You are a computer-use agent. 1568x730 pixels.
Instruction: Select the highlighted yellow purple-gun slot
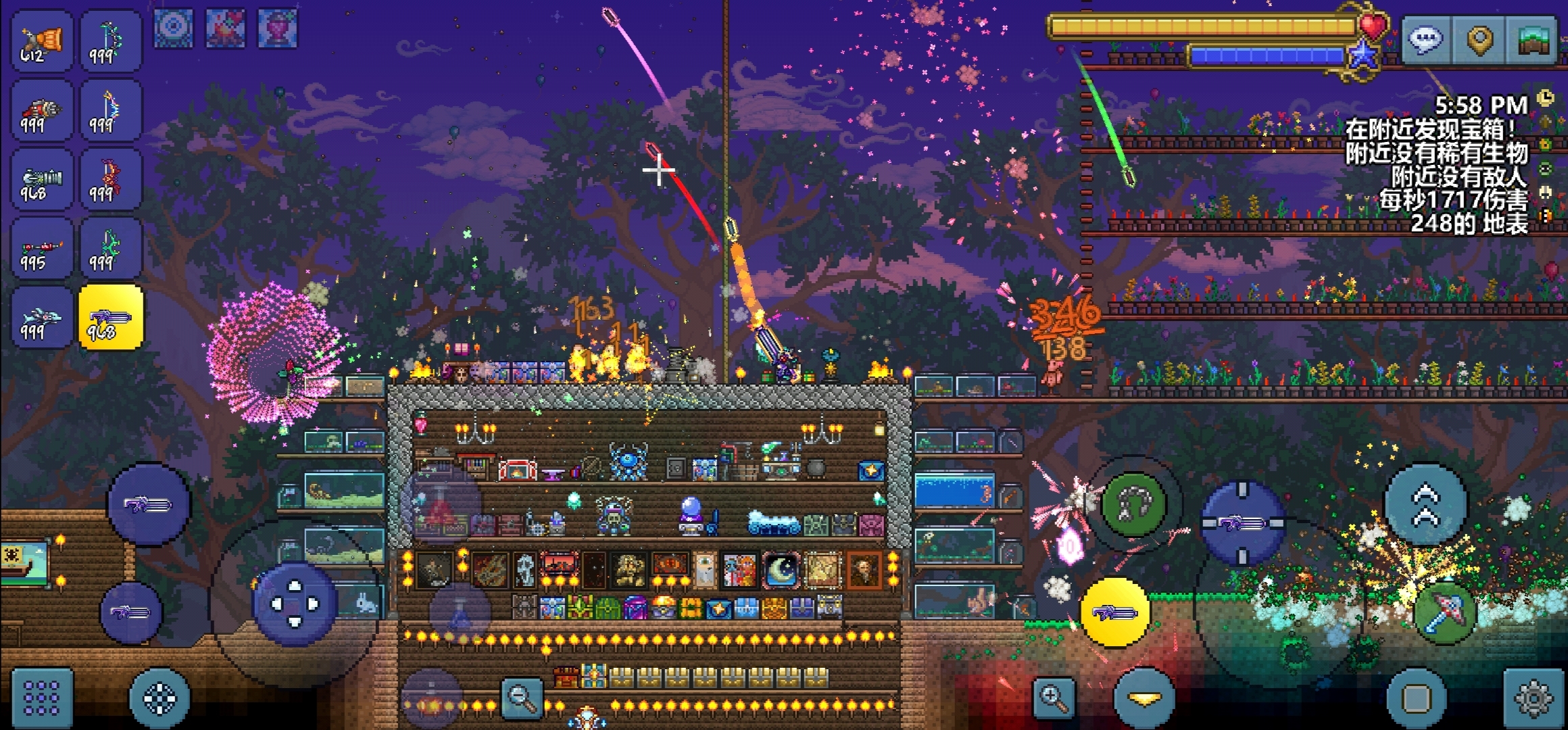111,318
